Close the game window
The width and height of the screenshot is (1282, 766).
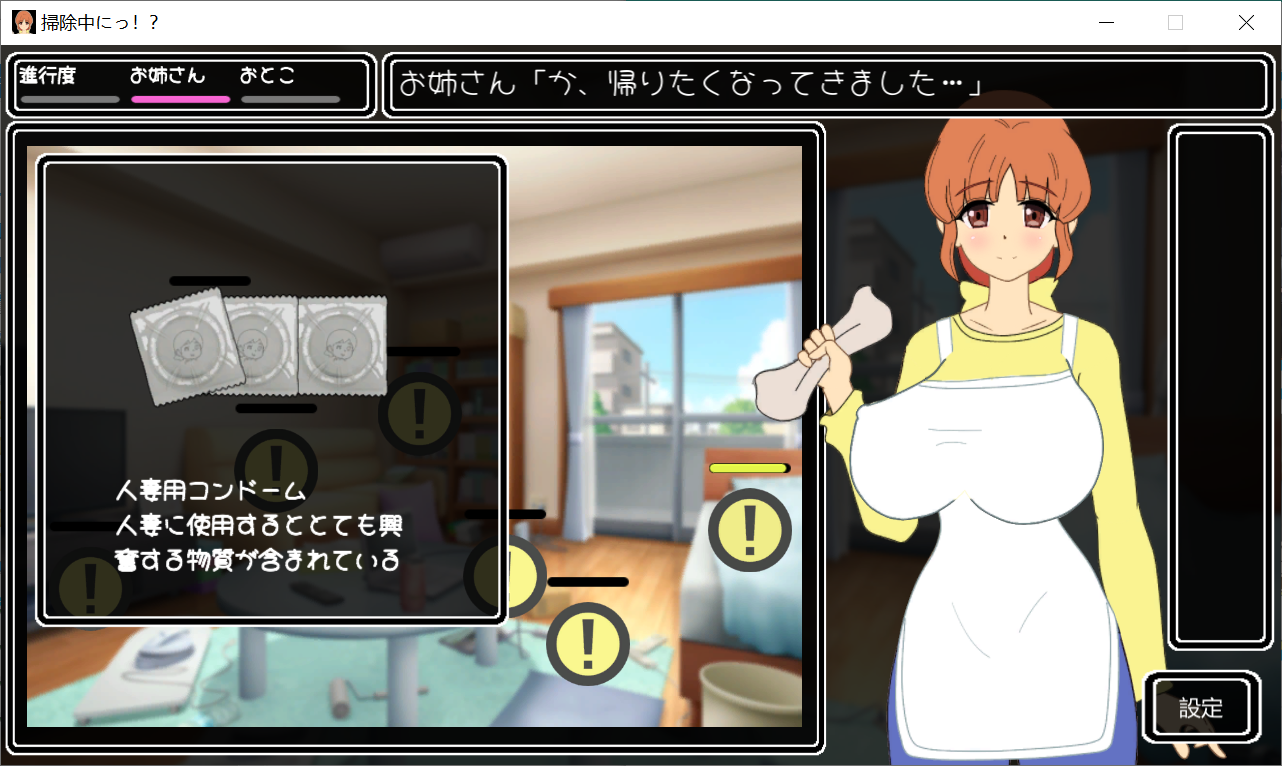pyautogui.click(x=1246, y=23)
